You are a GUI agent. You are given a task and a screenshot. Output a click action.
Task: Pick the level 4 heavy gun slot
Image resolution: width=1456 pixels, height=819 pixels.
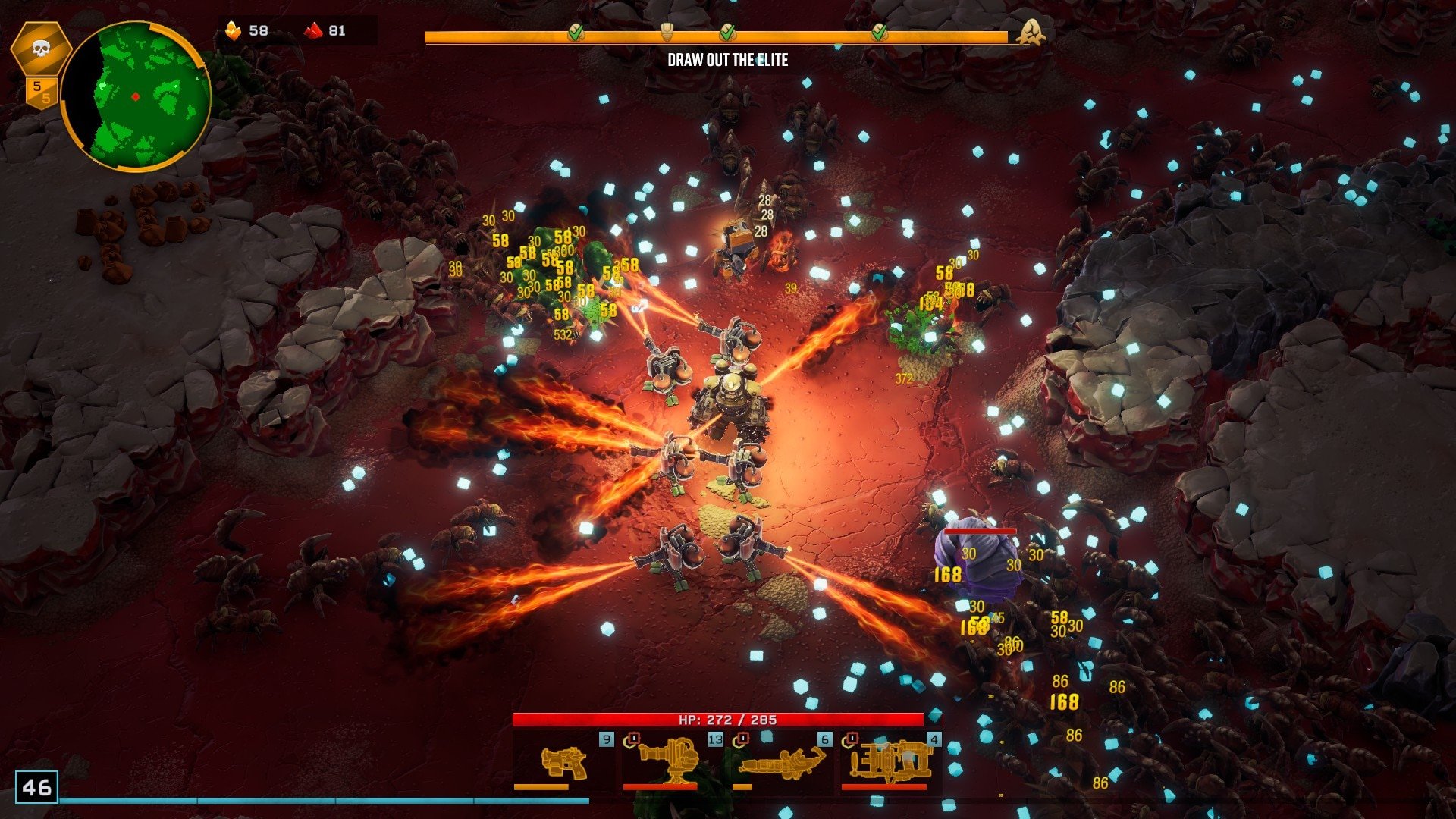[889, 762]
